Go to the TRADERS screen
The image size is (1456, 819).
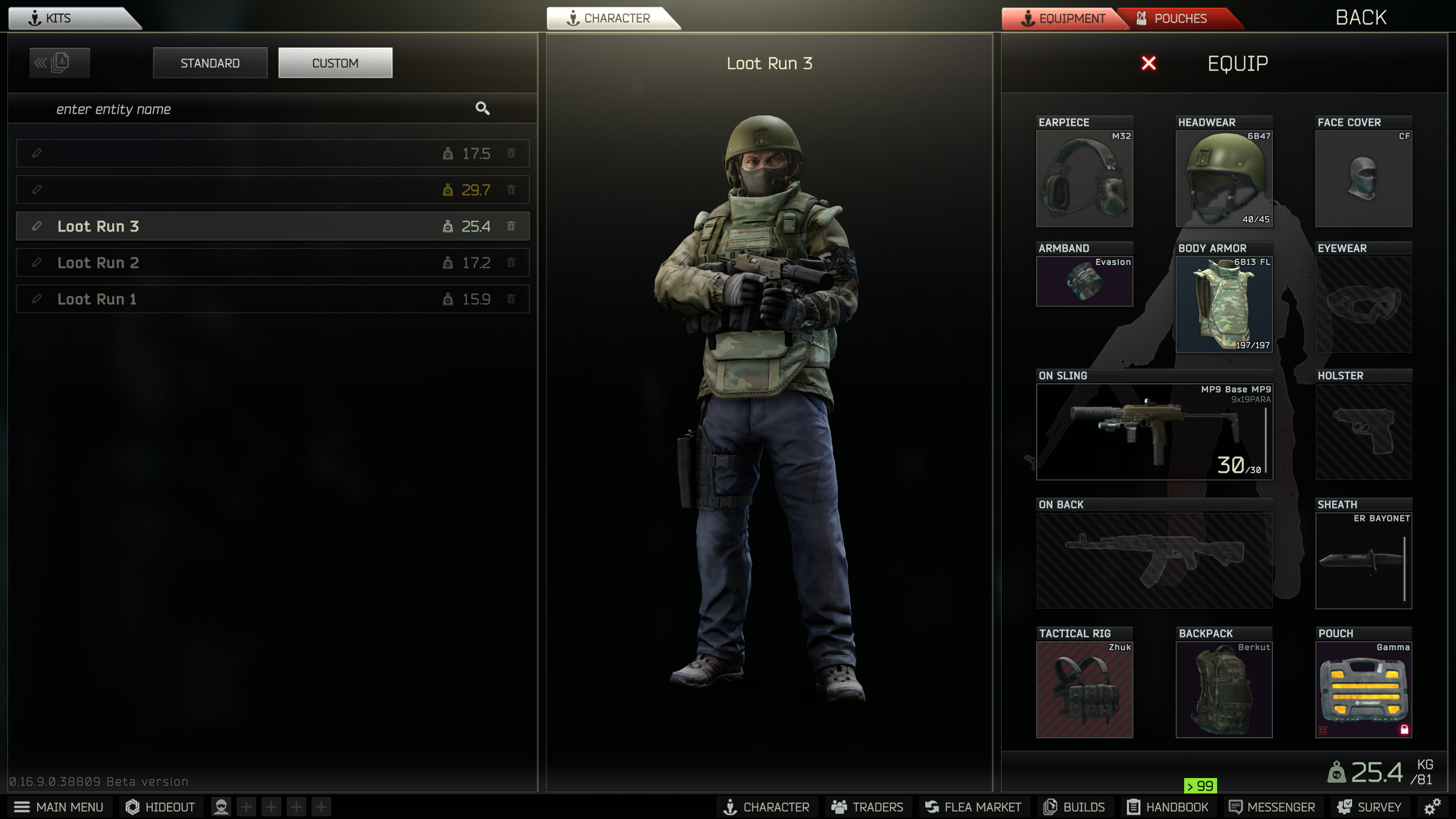click(x=868, y=807)
